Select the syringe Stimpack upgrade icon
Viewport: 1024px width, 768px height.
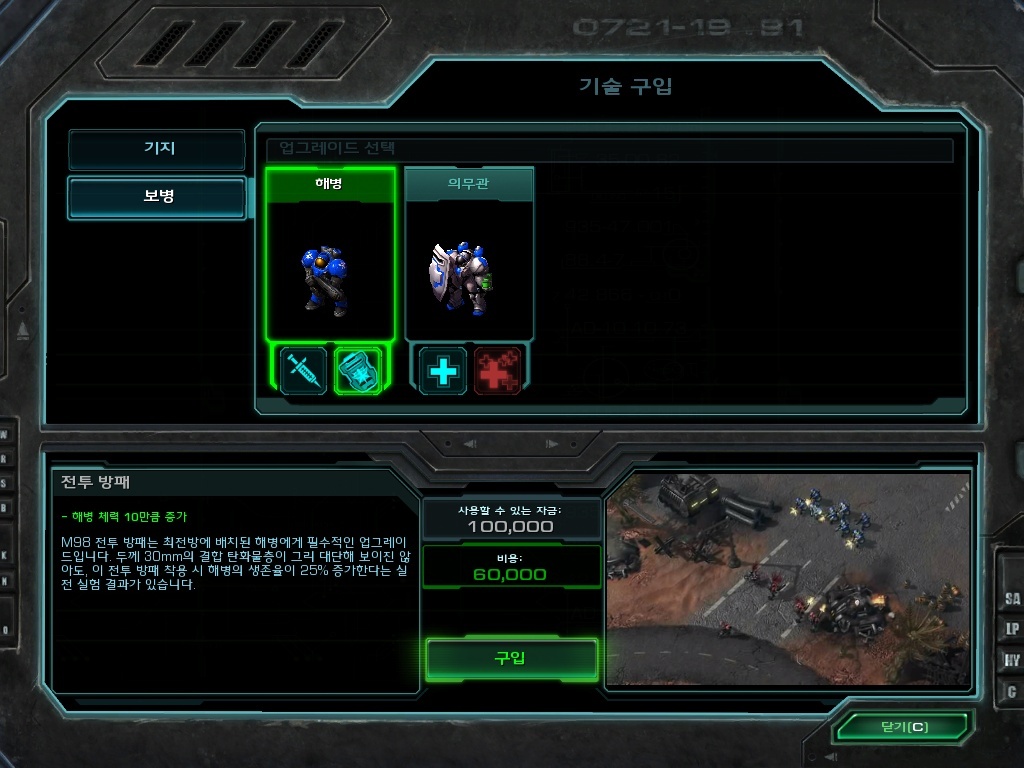coord(304,371)
